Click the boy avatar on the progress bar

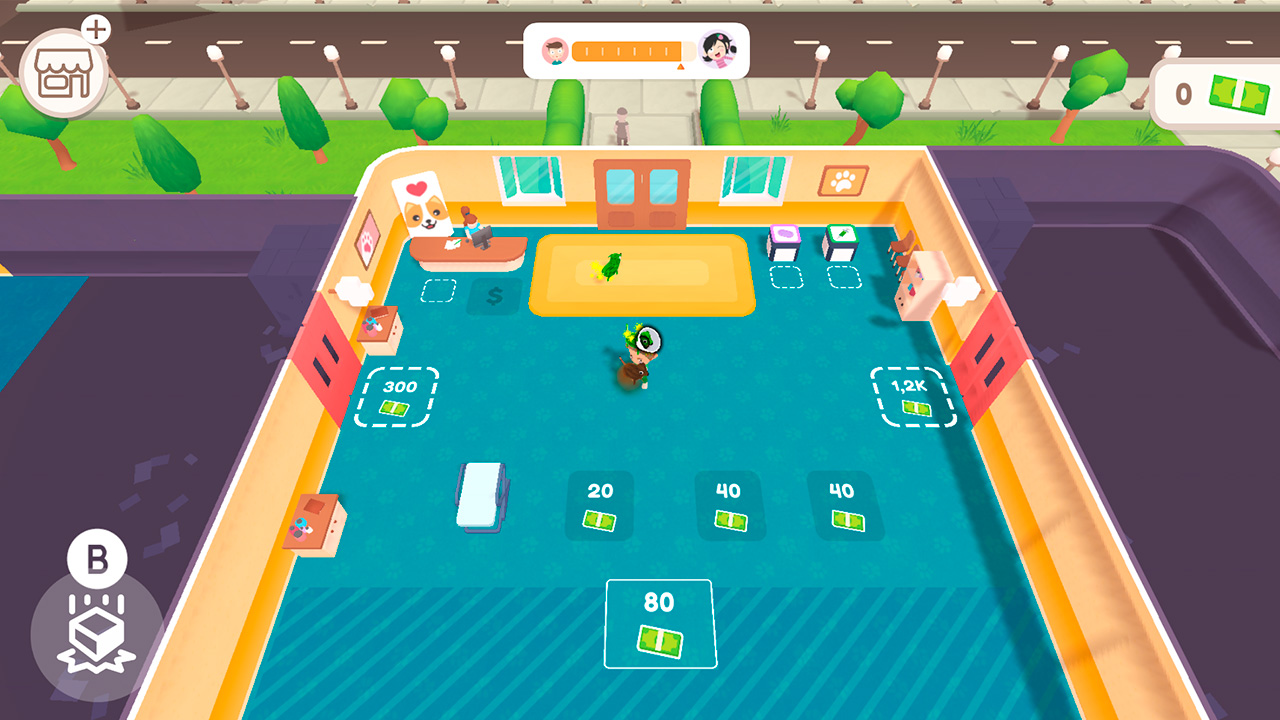[553, 48]
